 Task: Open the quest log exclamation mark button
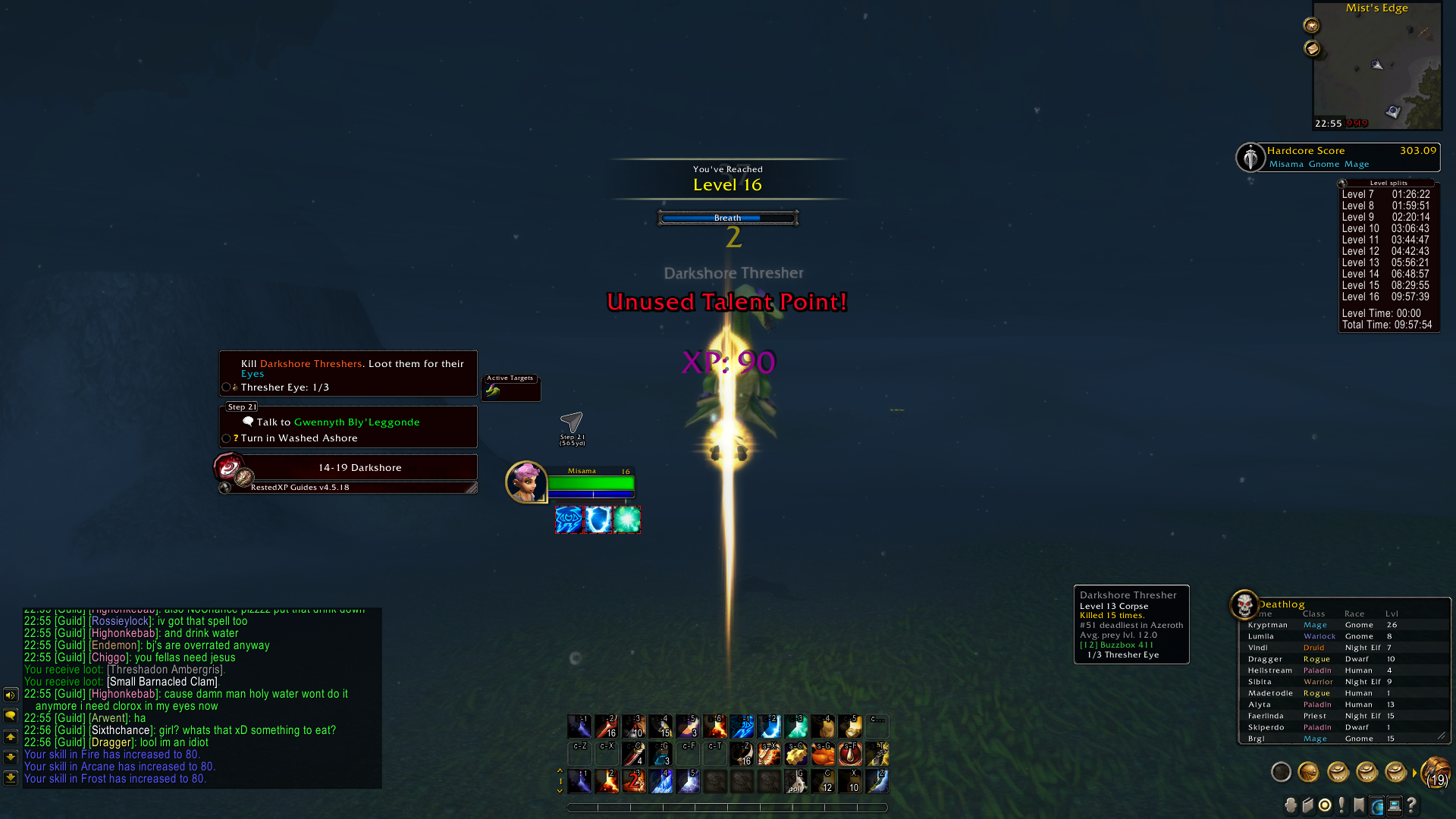pyautogui.click(x=1342, y=805)
